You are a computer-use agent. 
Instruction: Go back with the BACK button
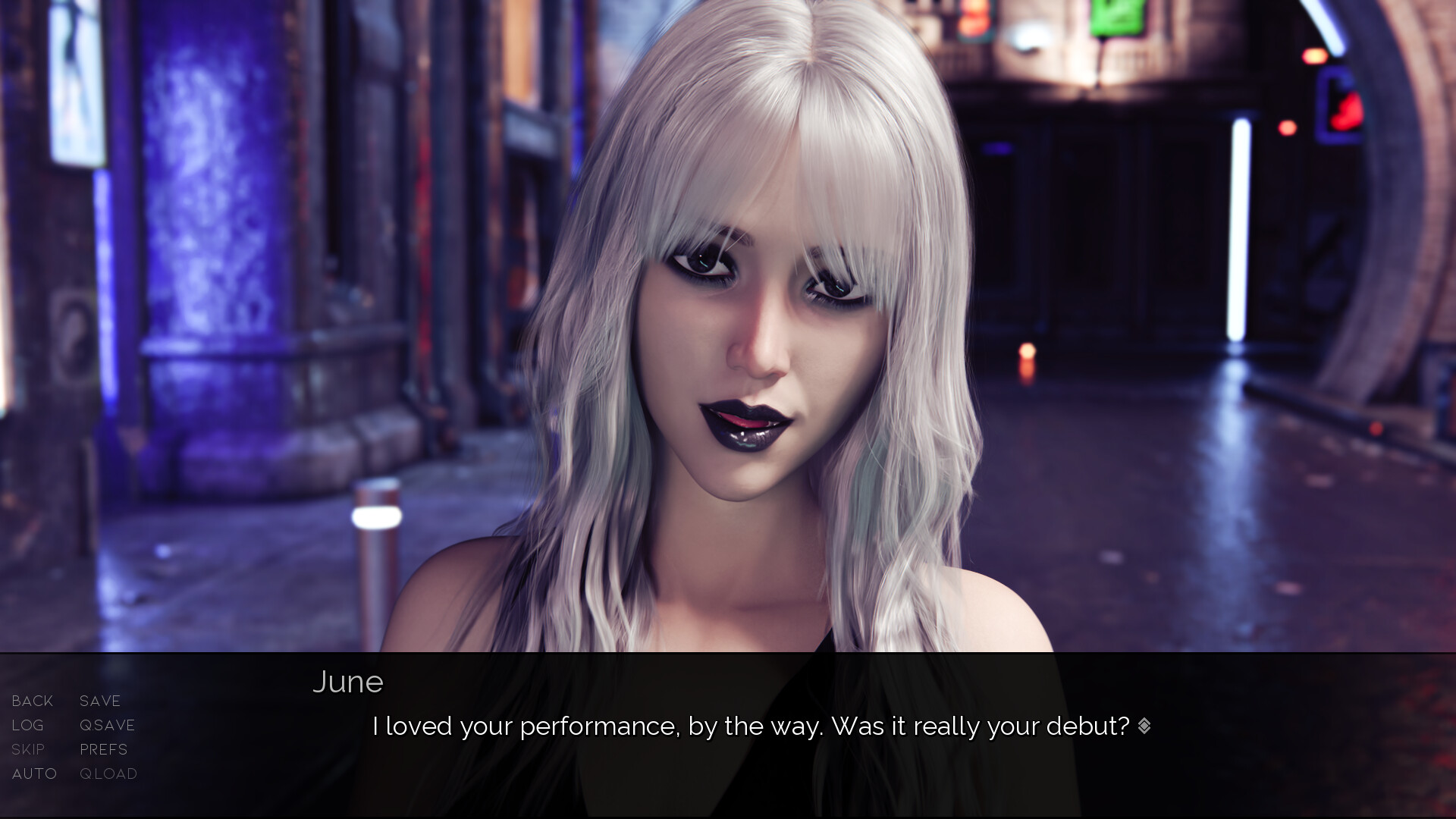[x=33, y=701]
